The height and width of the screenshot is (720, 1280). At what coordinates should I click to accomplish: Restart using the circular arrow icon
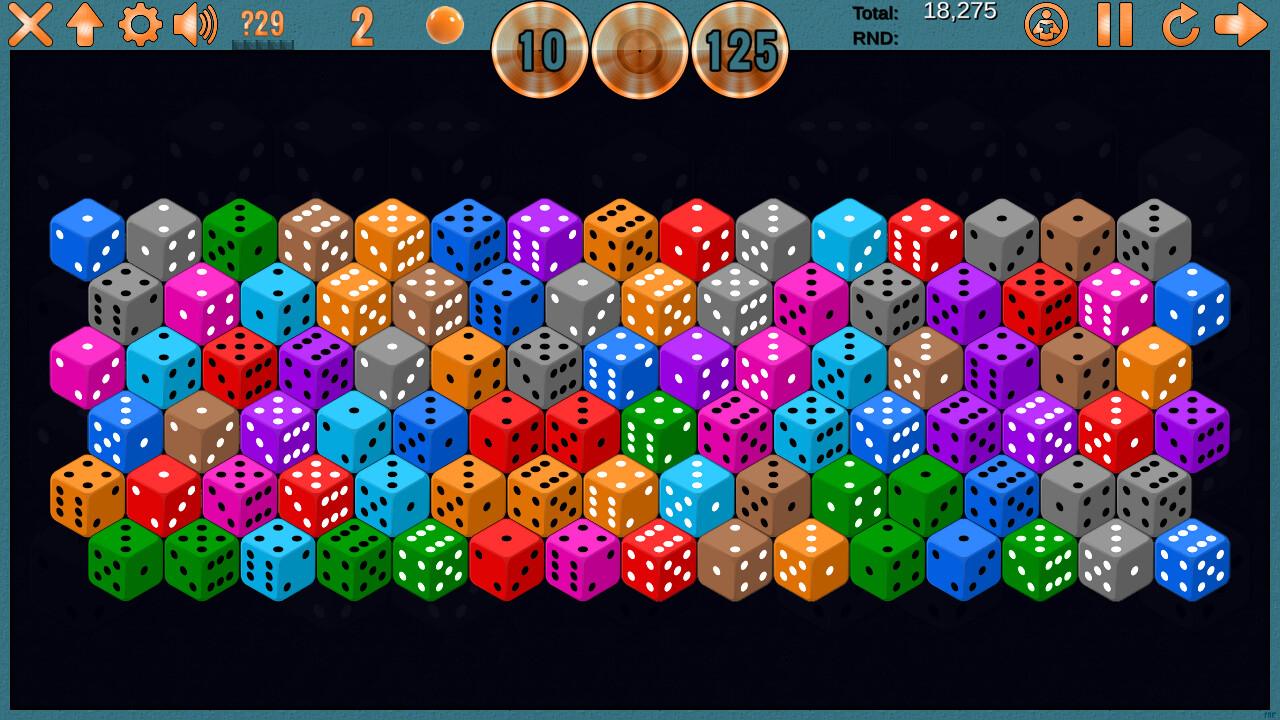1180,25
